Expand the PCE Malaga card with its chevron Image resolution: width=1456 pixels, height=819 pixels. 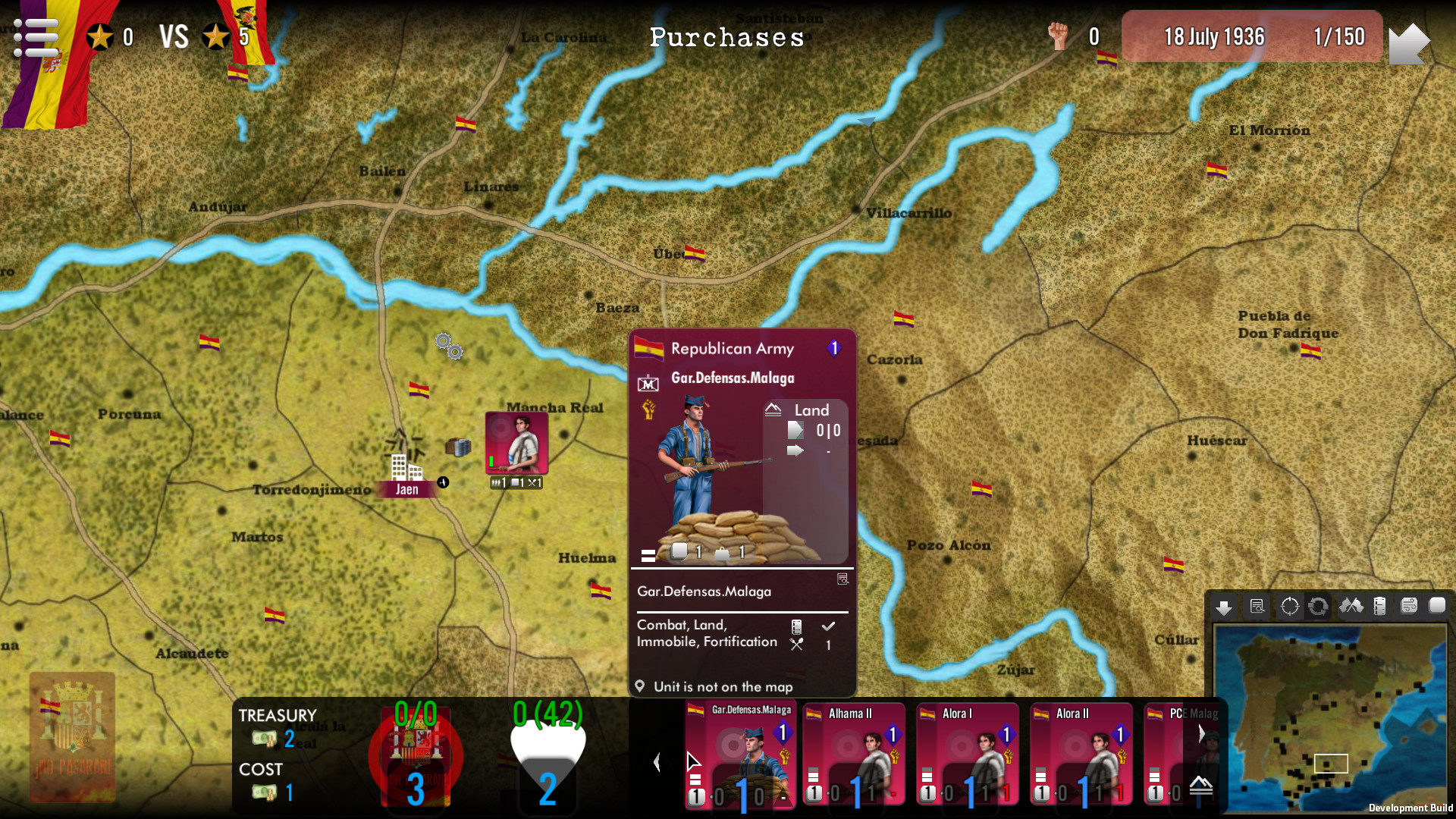(x=1200, y=732)
